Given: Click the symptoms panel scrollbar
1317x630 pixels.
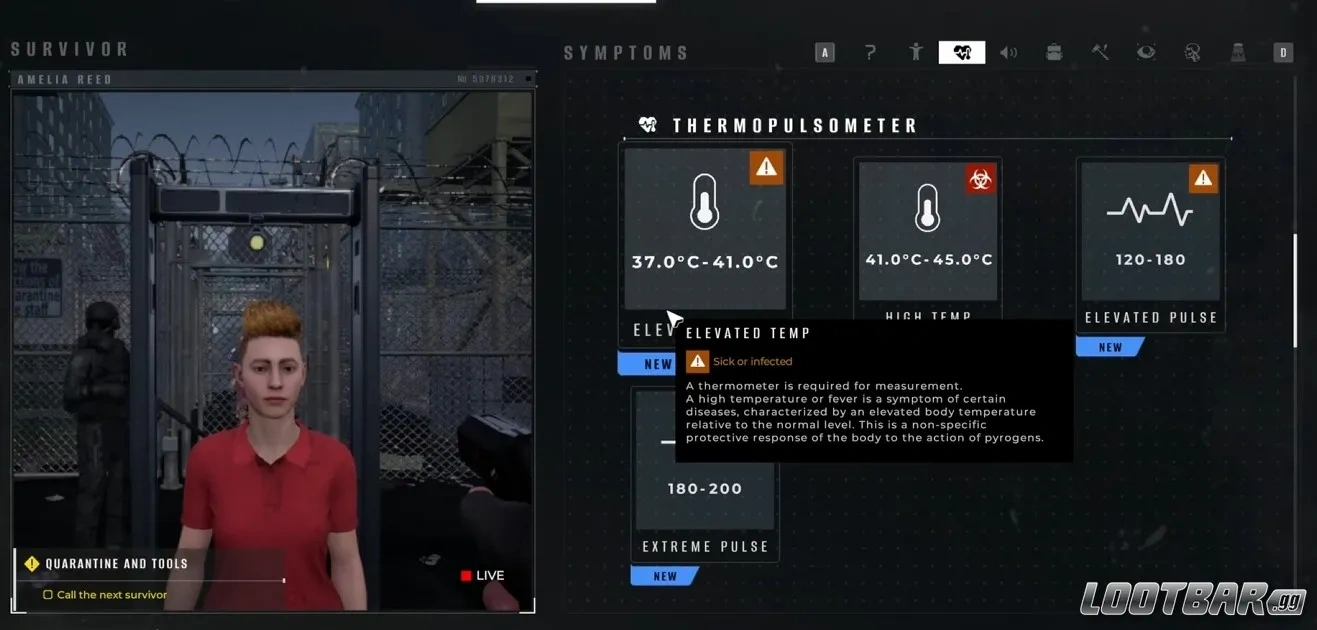Looking at the screenshot, I should click(x=1295, y=290).
